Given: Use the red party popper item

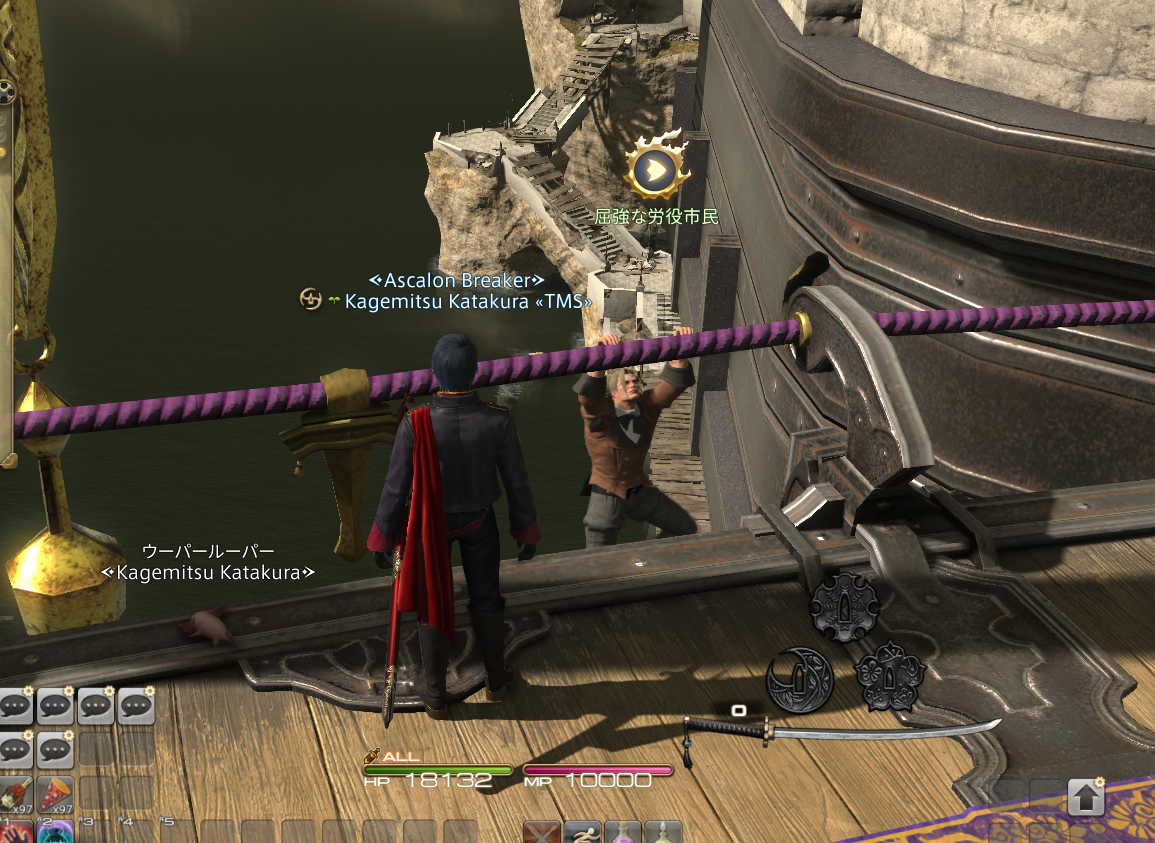Looking at the screenshot, I should click(x=57, y=794).
